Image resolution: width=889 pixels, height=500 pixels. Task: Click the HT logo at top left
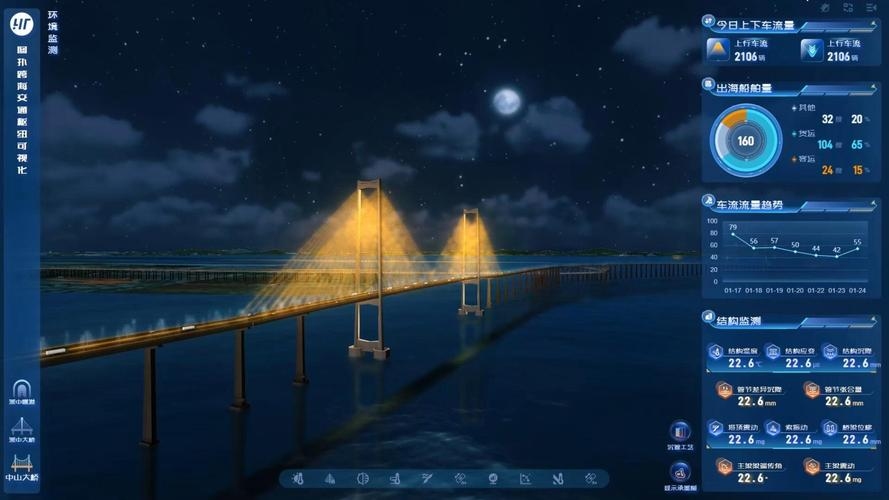[x=21, y=24]
